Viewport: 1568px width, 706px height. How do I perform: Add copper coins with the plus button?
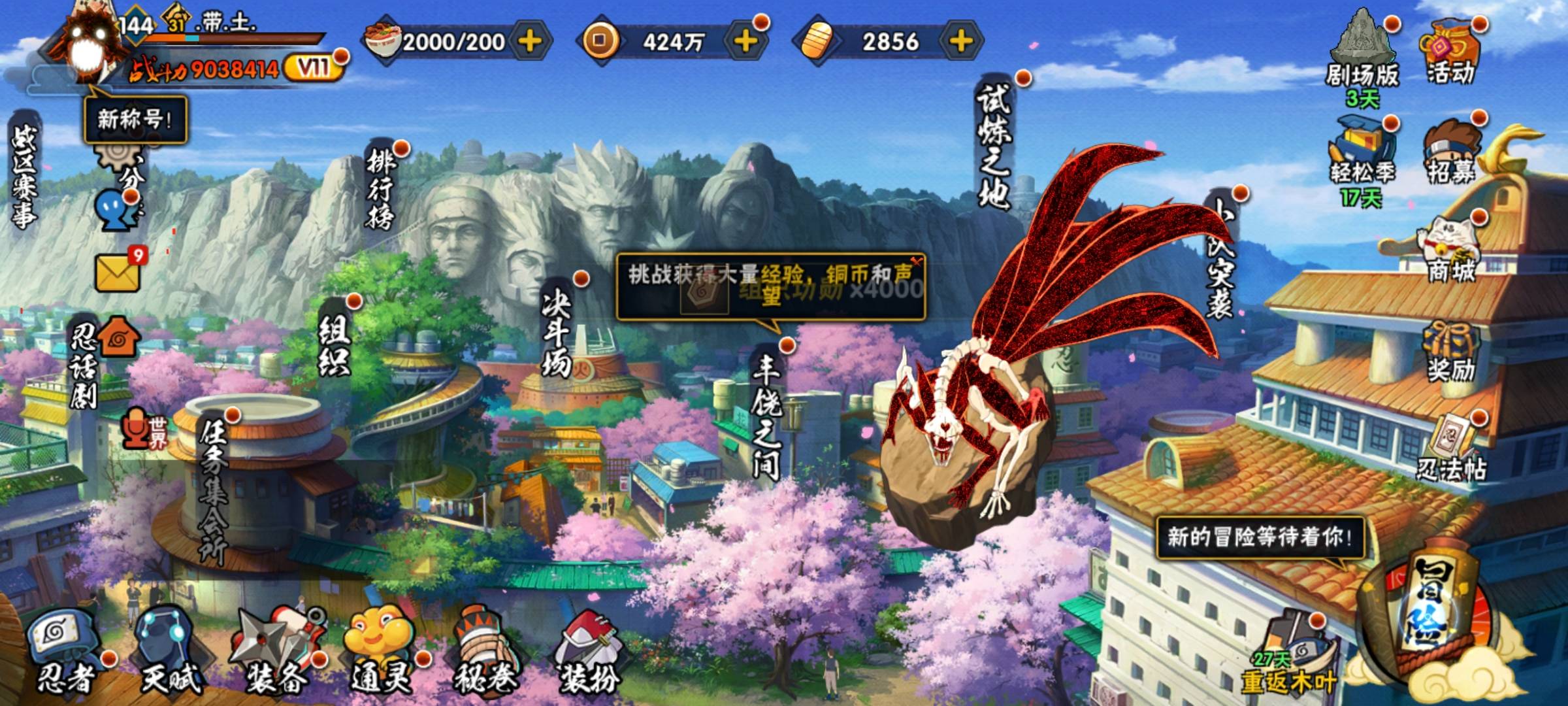tap(745, 41)
